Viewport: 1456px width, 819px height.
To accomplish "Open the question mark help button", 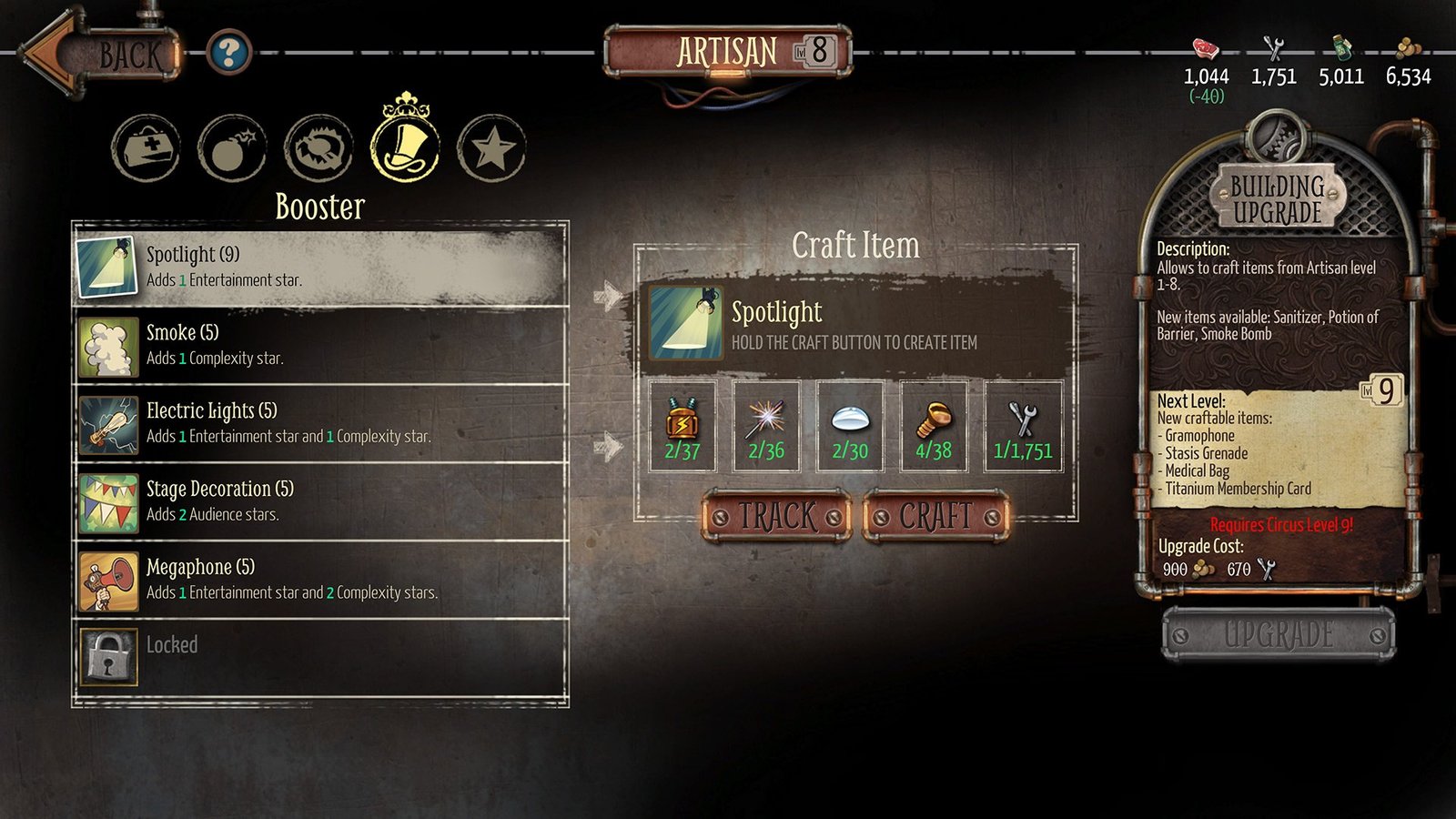I will click(x=227, y=53).
